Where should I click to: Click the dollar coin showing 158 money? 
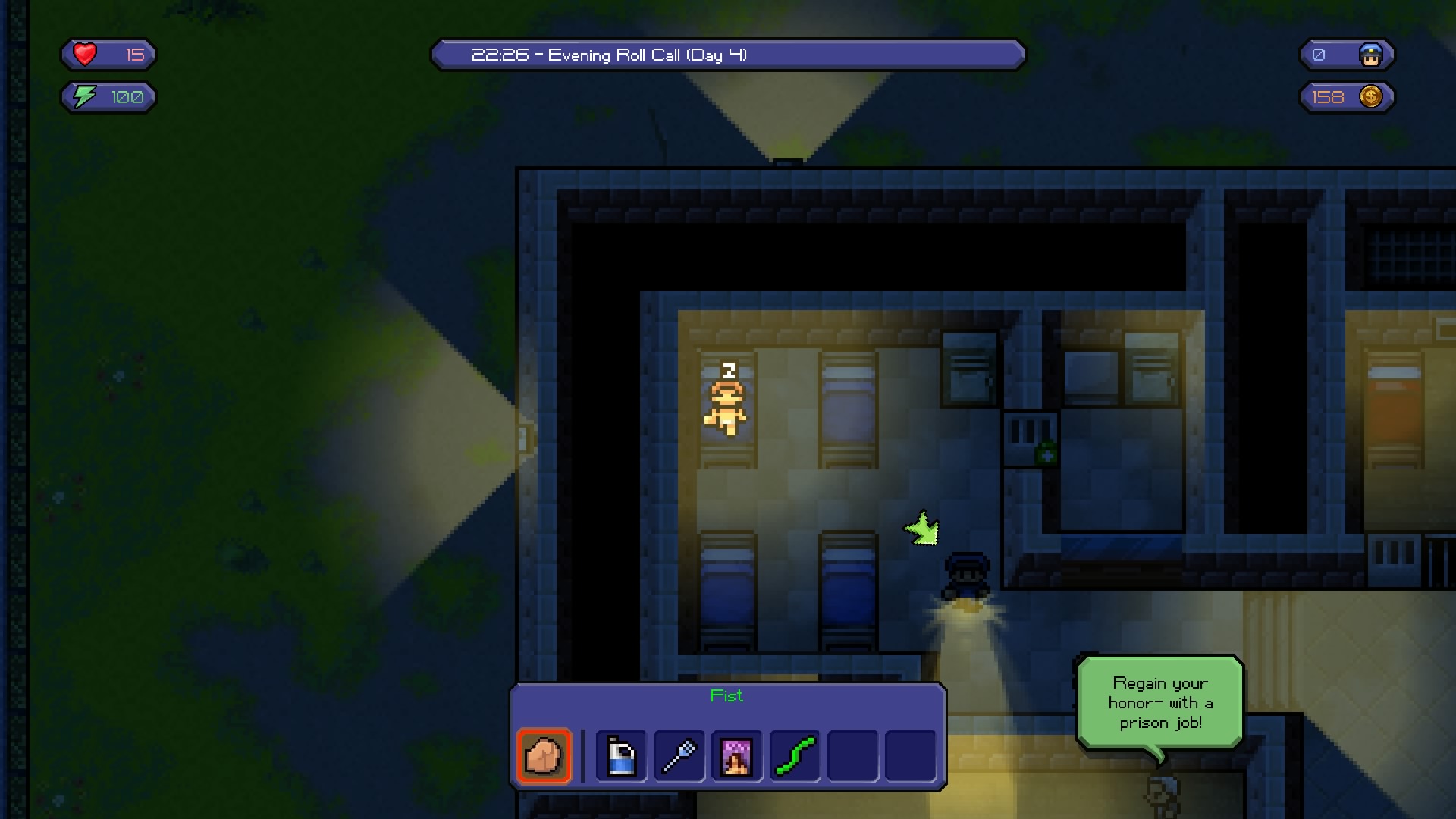click(1370, 96)
